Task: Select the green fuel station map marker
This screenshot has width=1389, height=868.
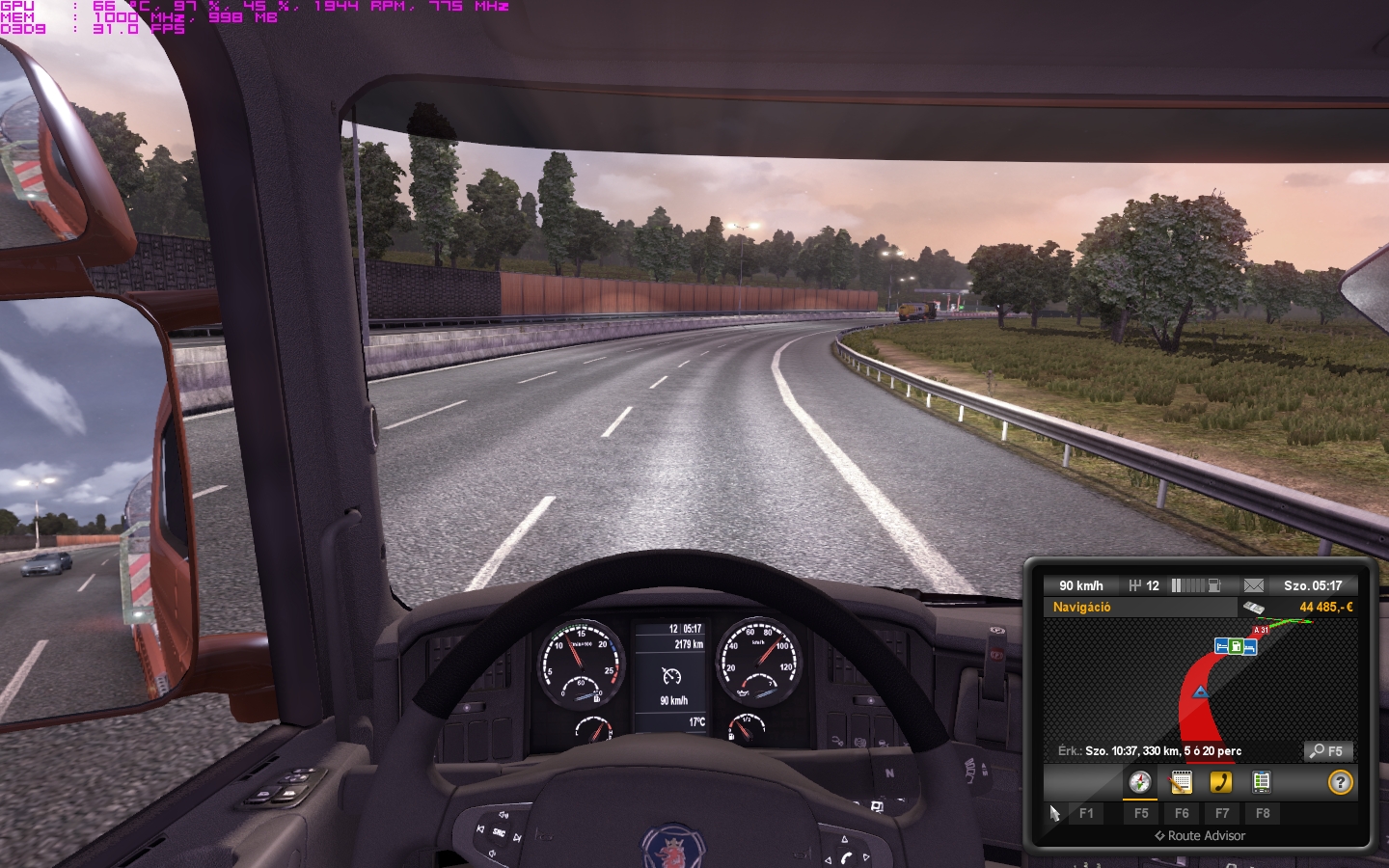Action: pyautogui.click(x=1236, y=646)
